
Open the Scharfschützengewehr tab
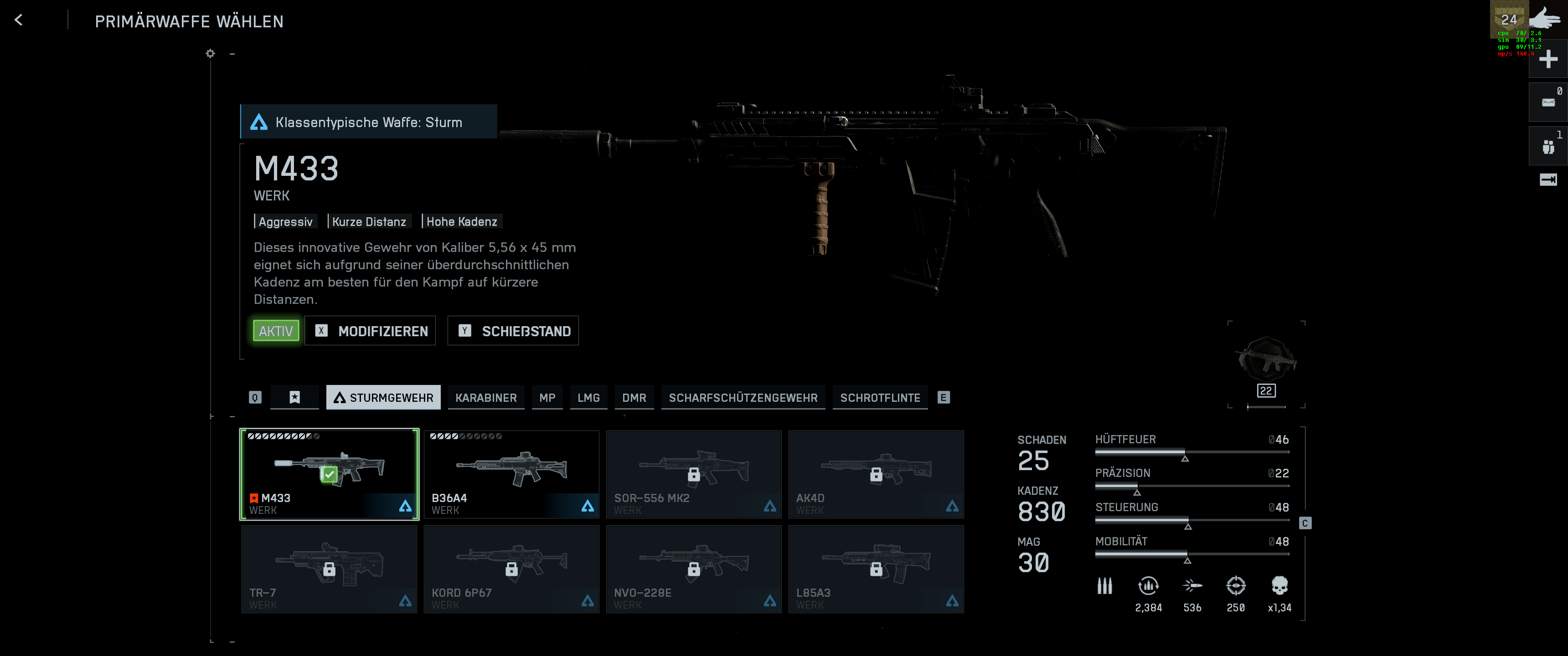click(x=743, y=398)
